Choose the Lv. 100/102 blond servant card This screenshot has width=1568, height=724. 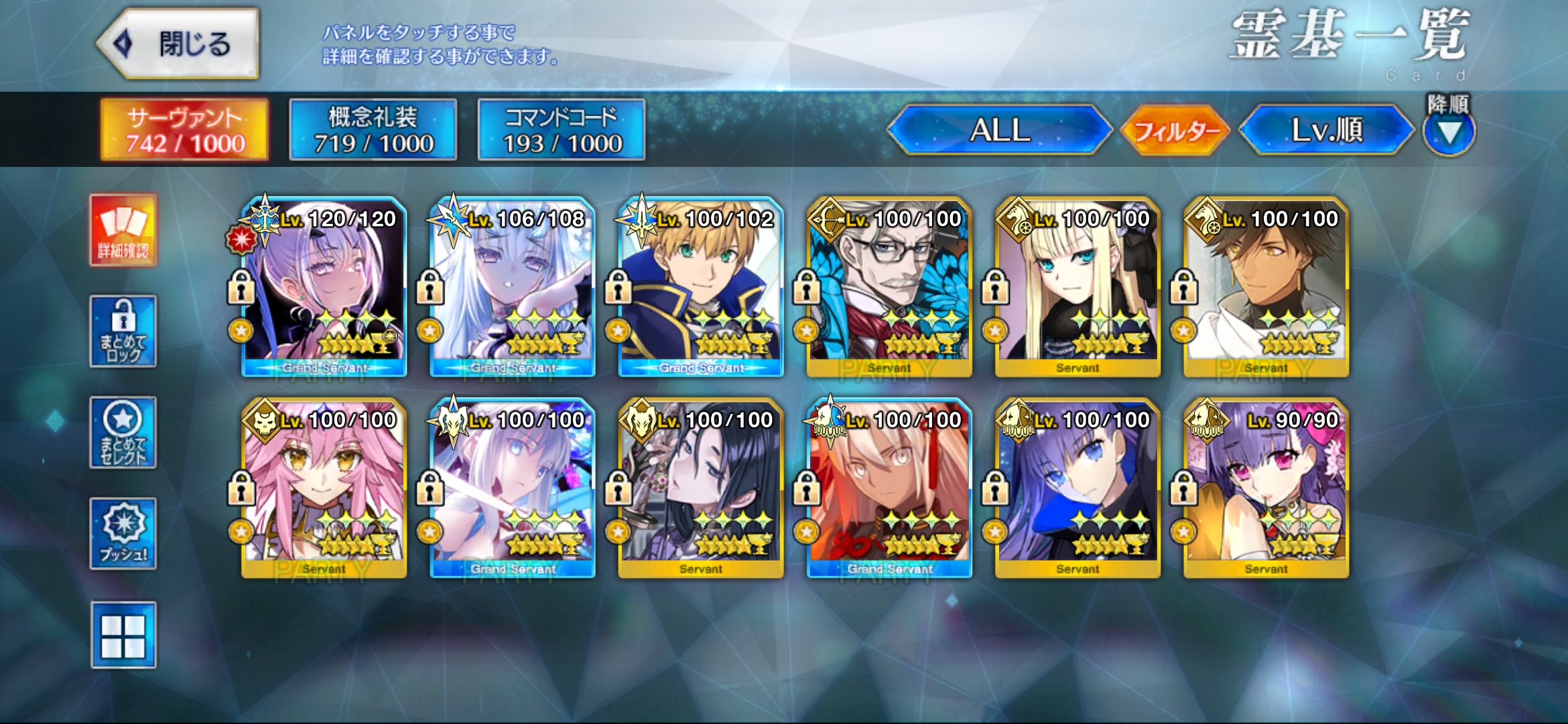click(701, 287)
